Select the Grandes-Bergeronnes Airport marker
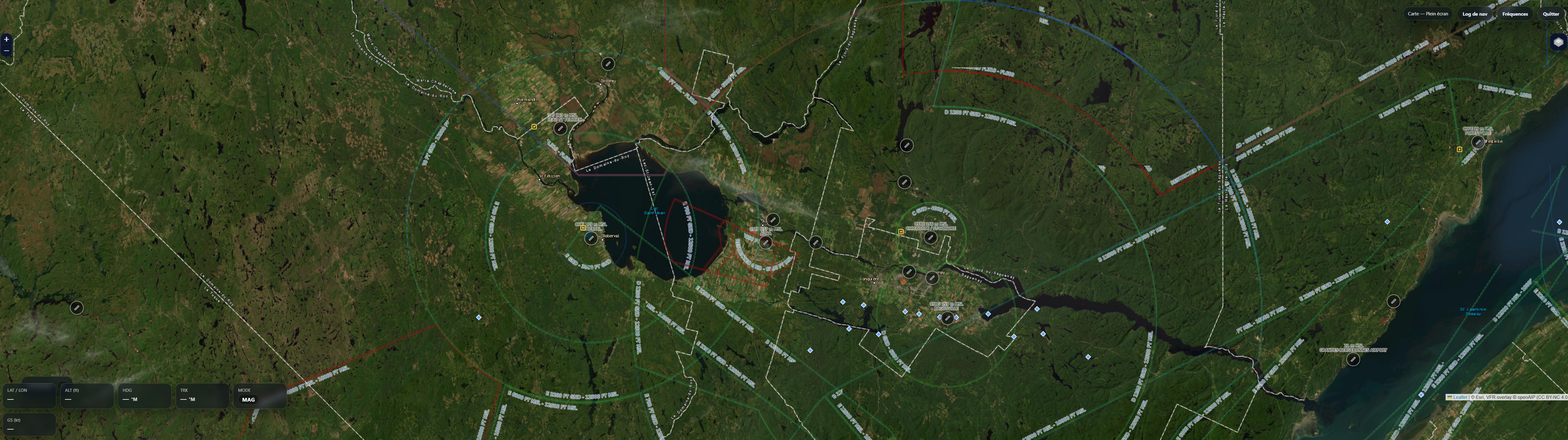This screenshot has width=1568, height=440. coord(1352,359)
